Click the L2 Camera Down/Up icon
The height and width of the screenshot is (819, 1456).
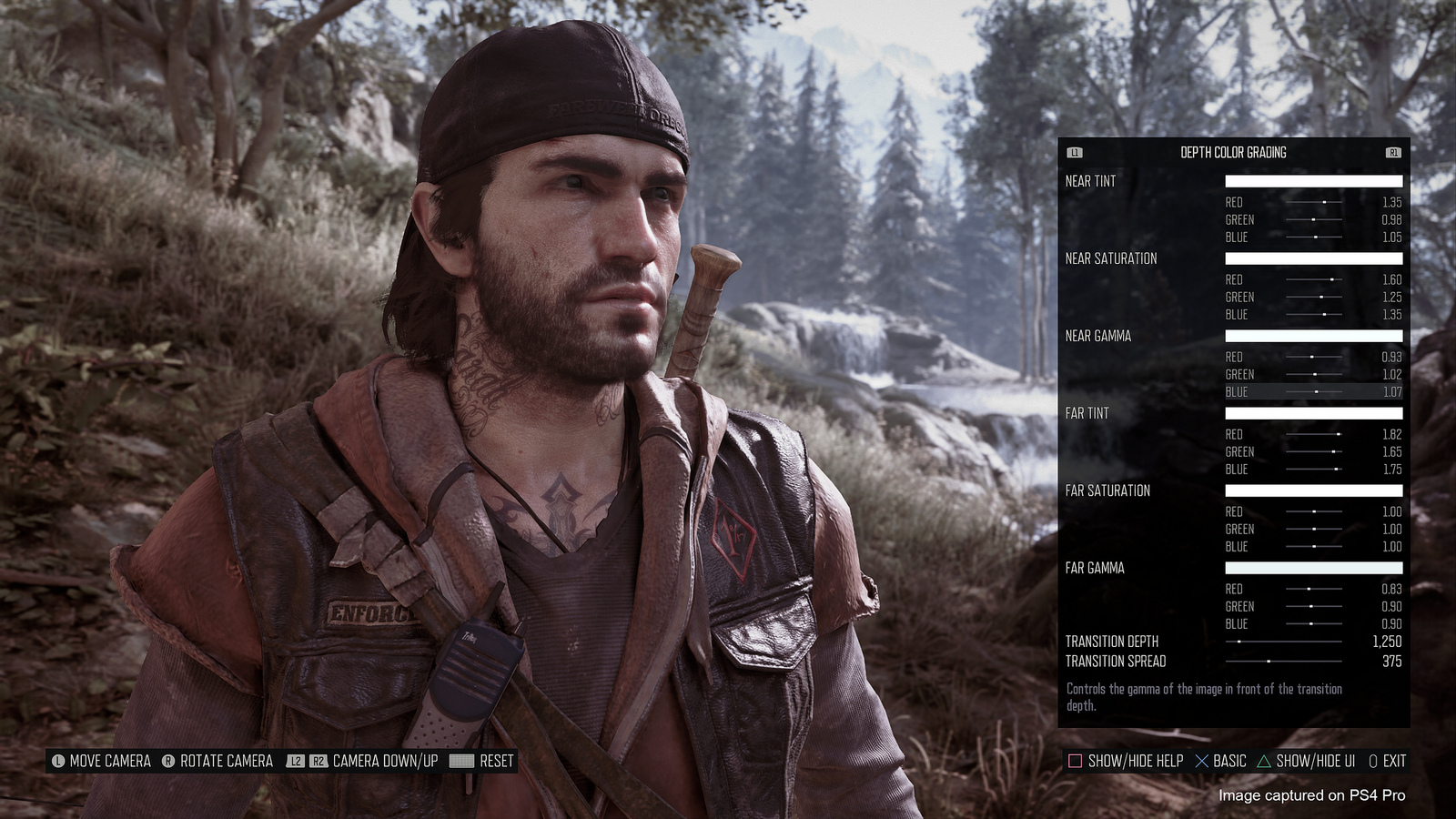(296, 762)
